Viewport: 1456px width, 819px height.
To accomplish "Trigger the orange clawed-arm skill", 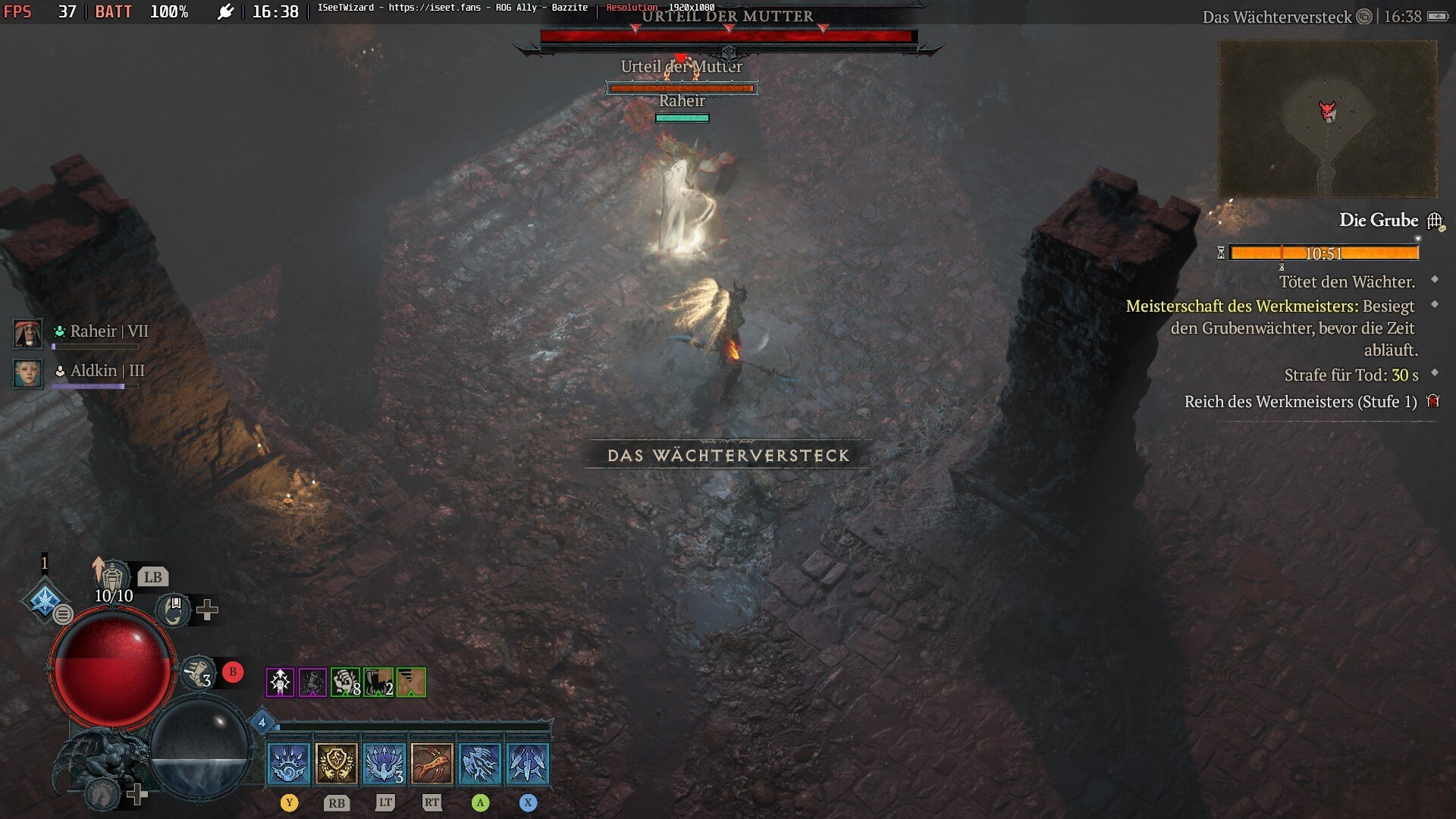I will tap(432, 763).
